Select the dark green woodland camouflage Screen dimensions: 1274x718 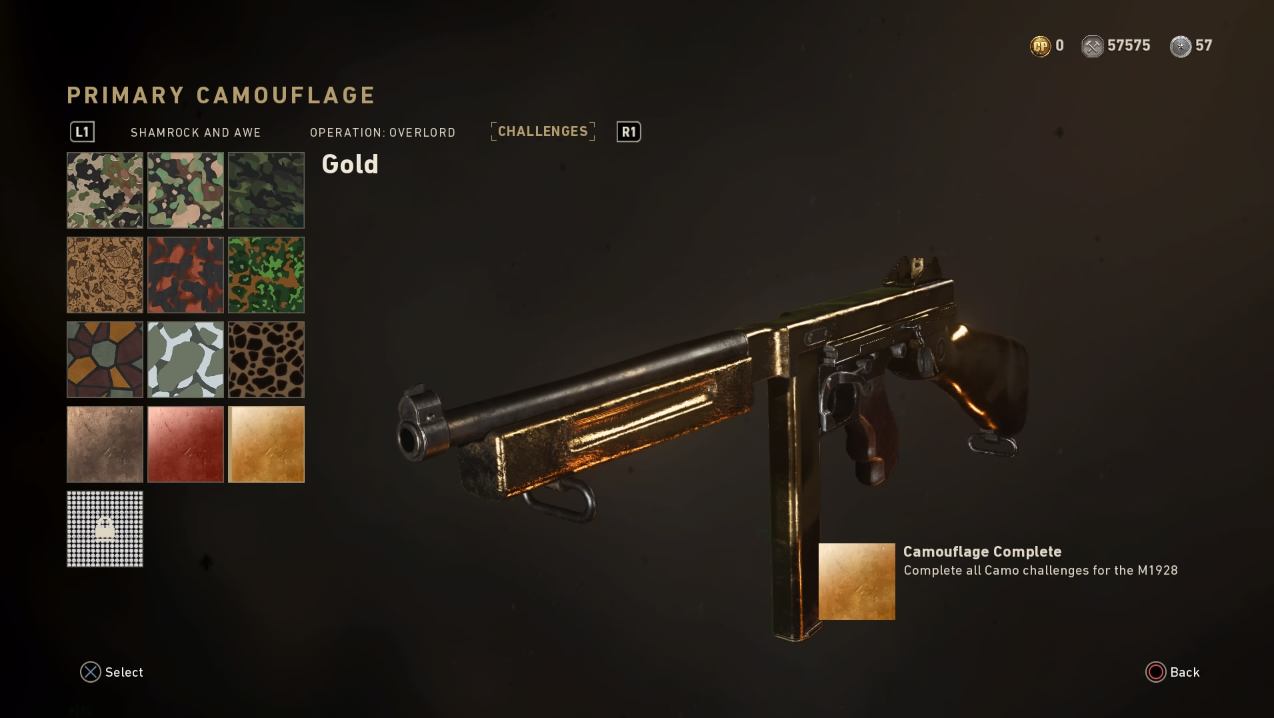click(266, 190)
